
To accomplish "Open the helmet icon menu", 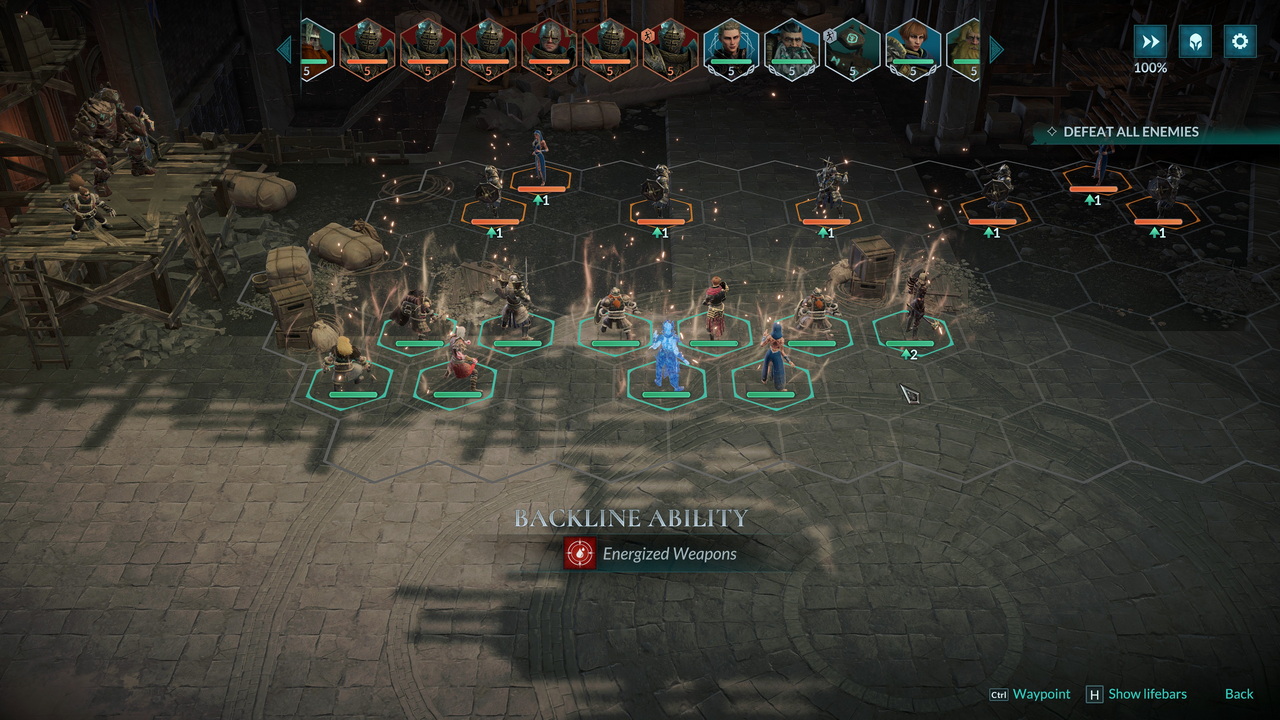I will click(1195, 42).
